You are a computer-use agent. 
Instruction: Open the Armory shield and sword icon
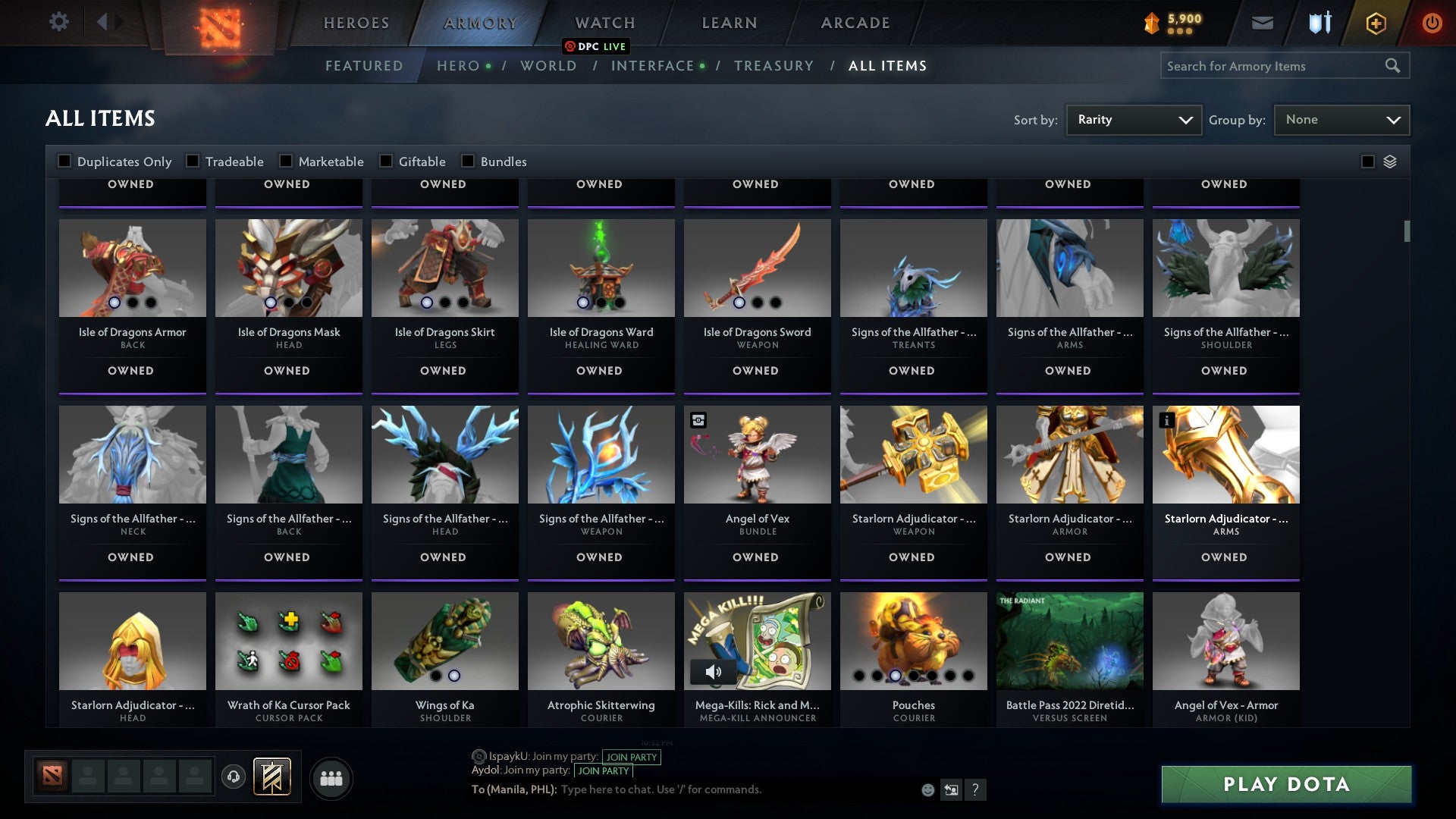click(x=1319, y=23)
